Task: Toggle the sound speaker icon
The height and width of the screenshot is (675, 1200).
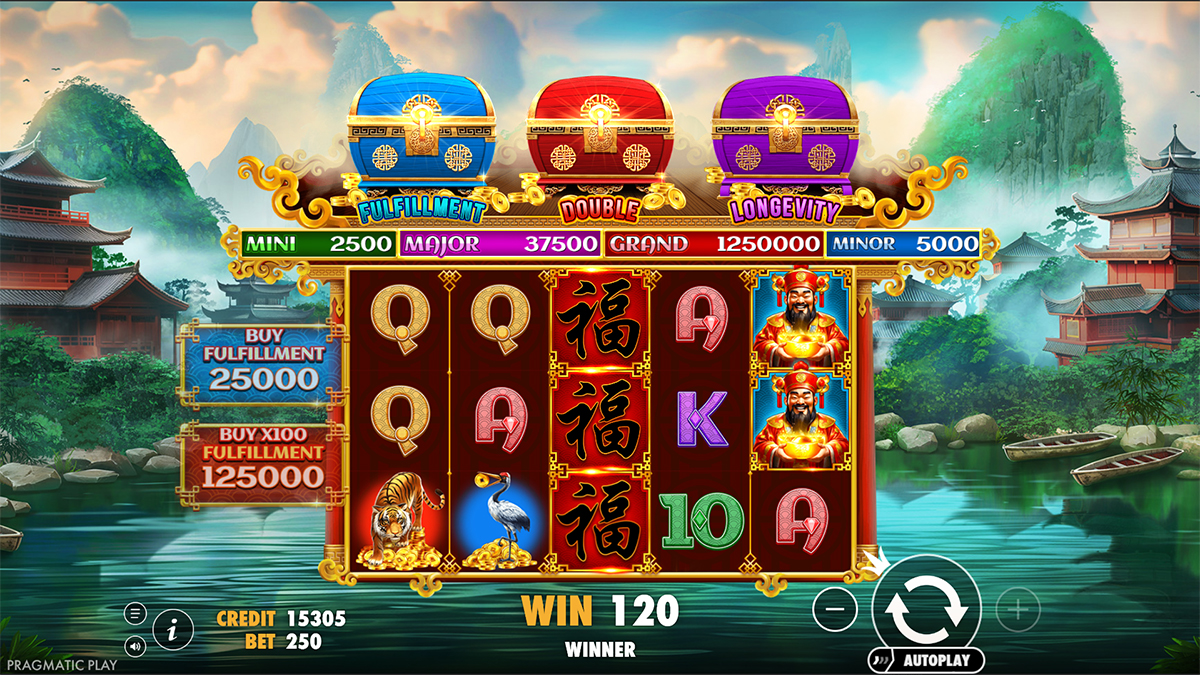Action: (x=135, y=646)
